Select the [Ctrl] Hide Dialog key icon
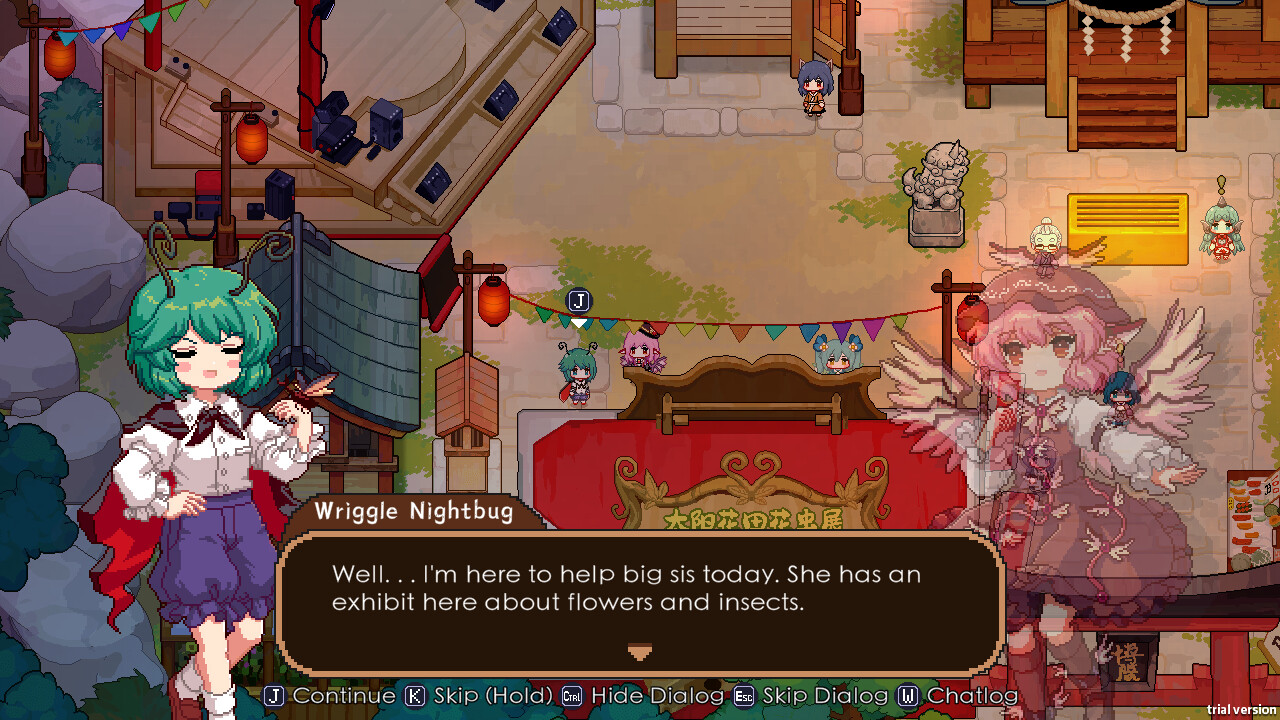 pyautogui.click(x=573, y=695)
